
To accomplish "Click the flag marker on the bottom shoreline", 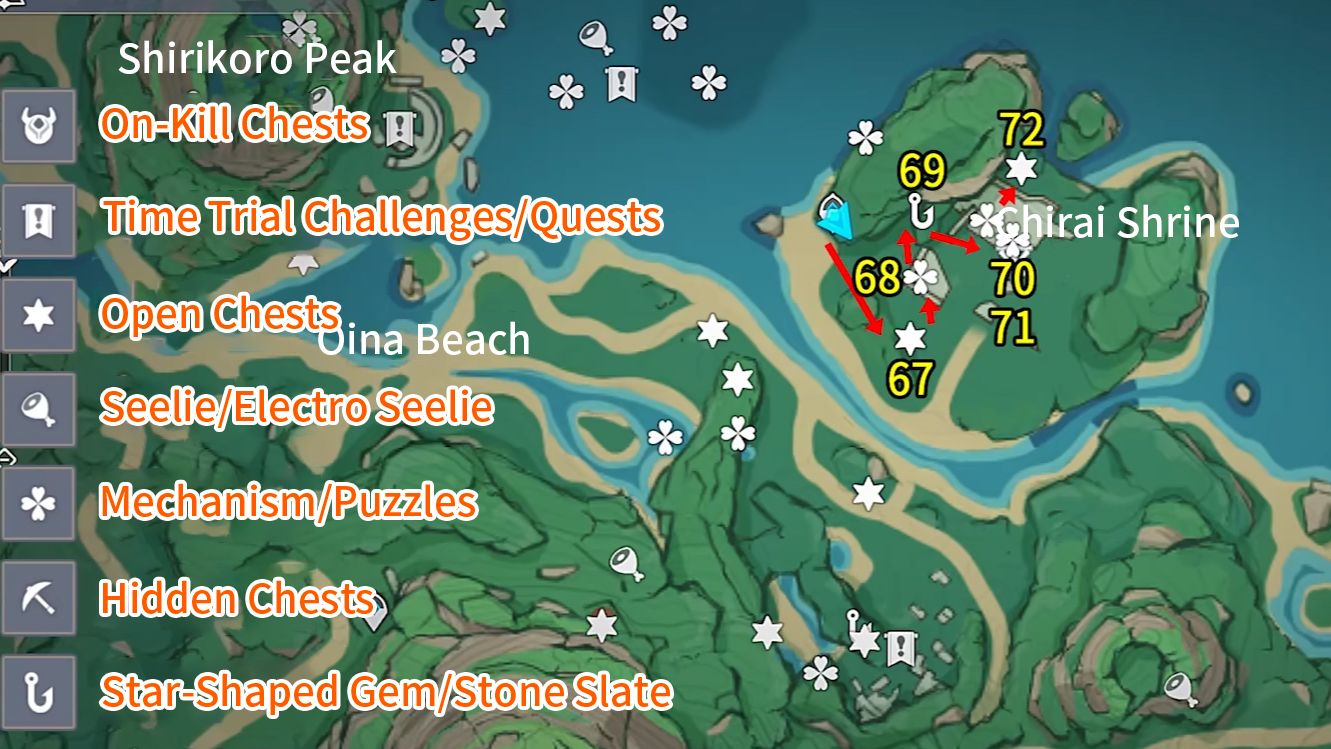I will pos(900,648).
